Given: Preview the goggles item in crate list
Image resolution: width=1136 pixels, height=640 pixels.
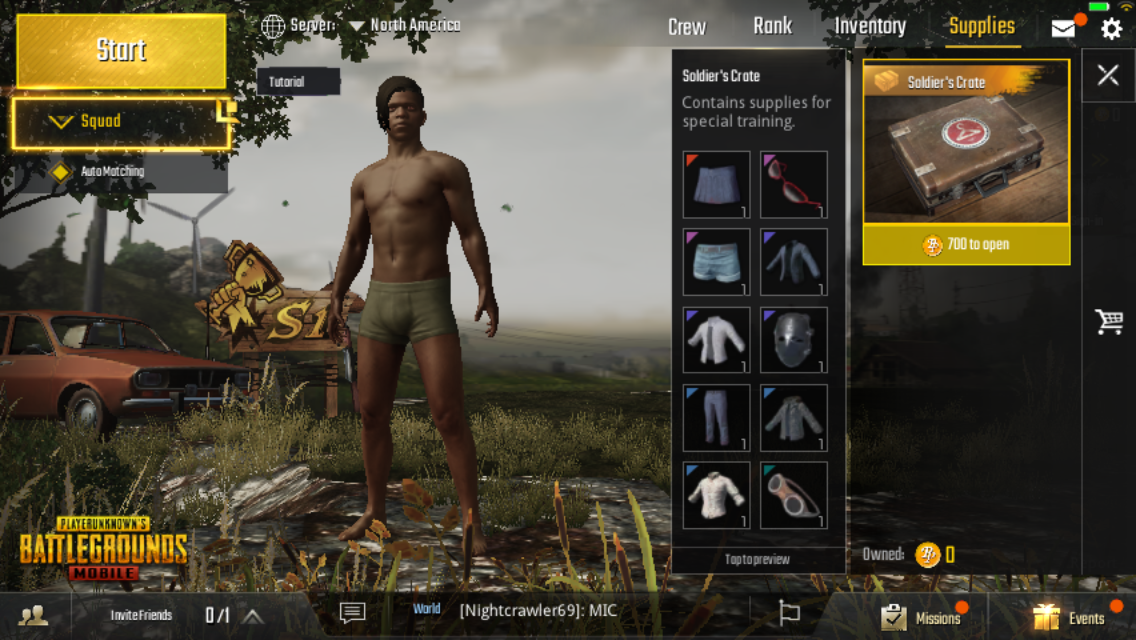Looking at the screenshot, I should point(794,495).
